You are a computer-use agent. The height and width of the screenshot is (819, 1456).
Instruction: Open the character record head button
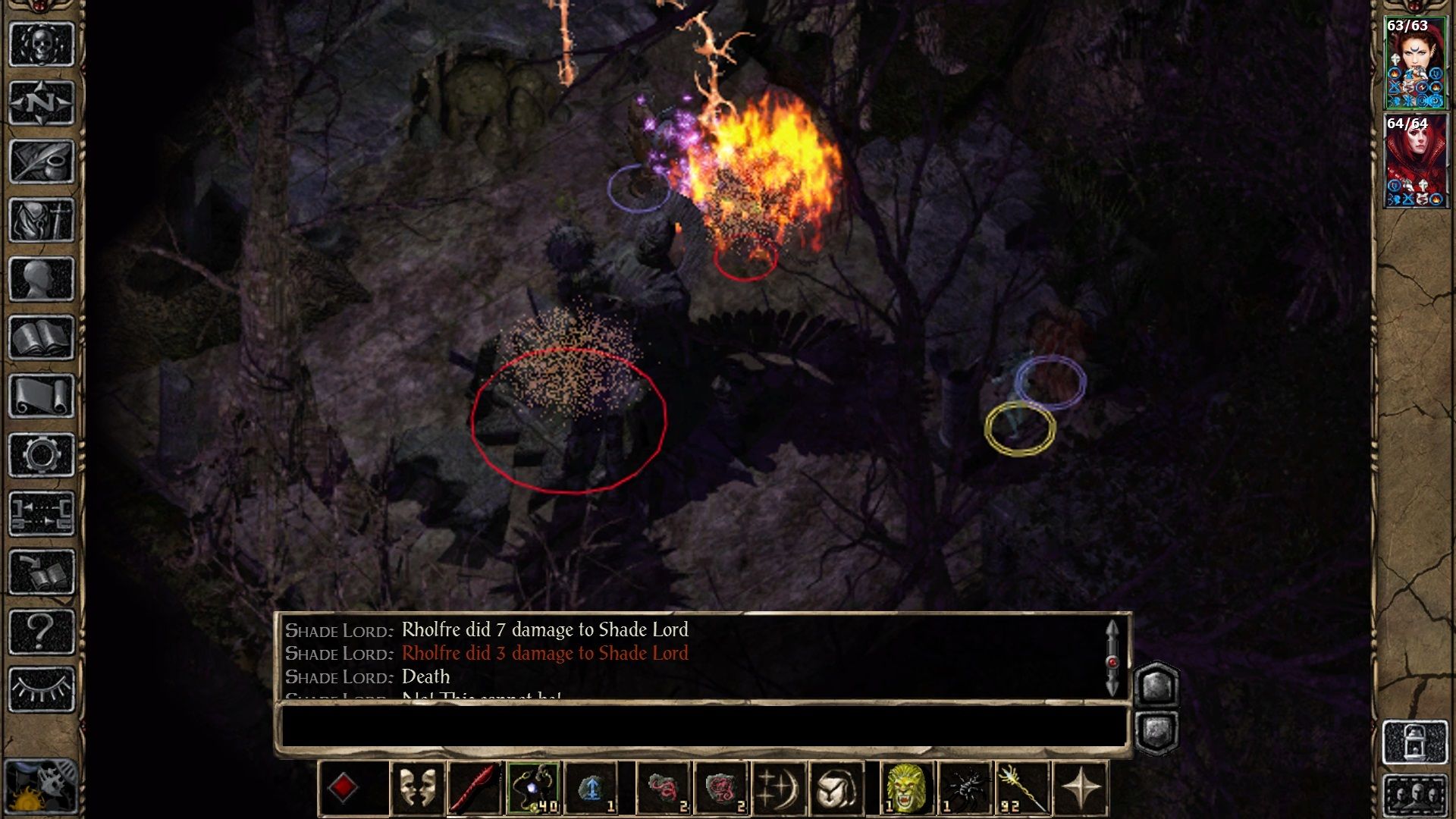tap(41, 279)
